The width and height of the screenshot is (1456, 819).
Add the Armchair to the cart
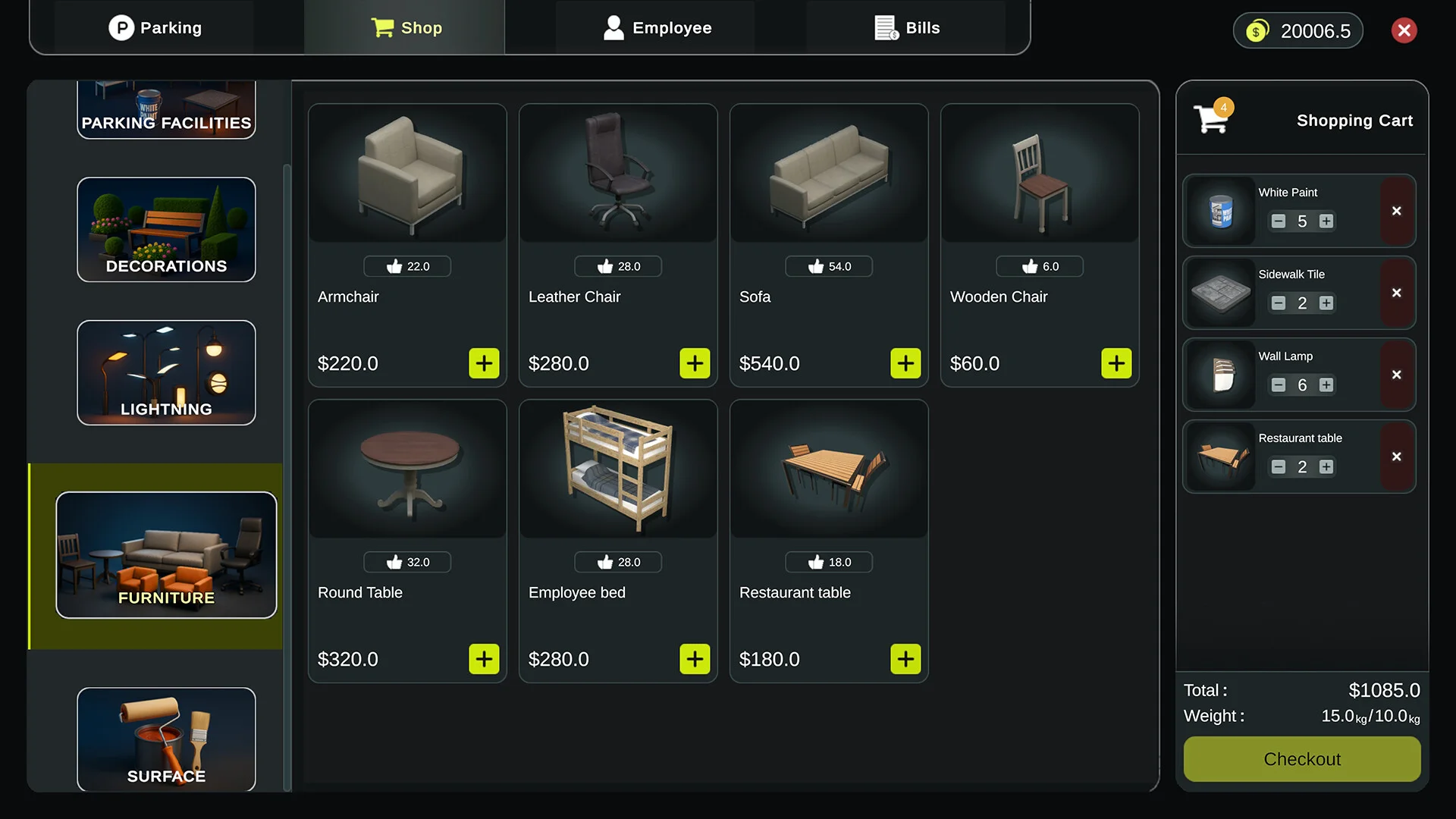[x=484, y=363]
